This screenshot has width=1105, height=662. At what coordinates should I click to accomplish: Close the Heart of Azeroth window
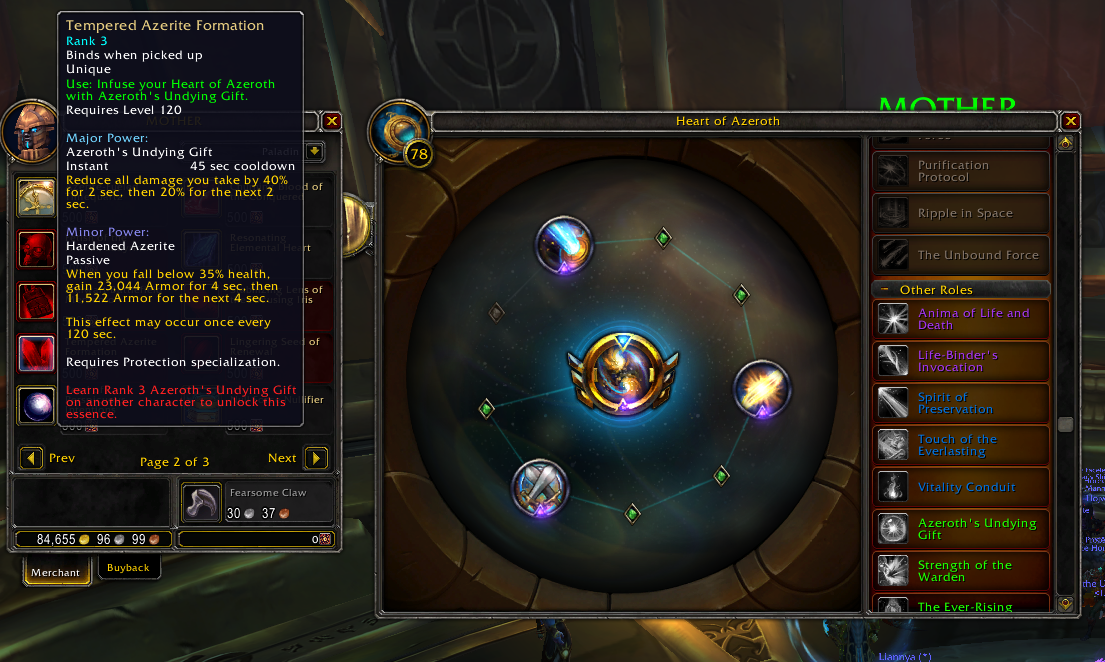tap(1071, 121)
